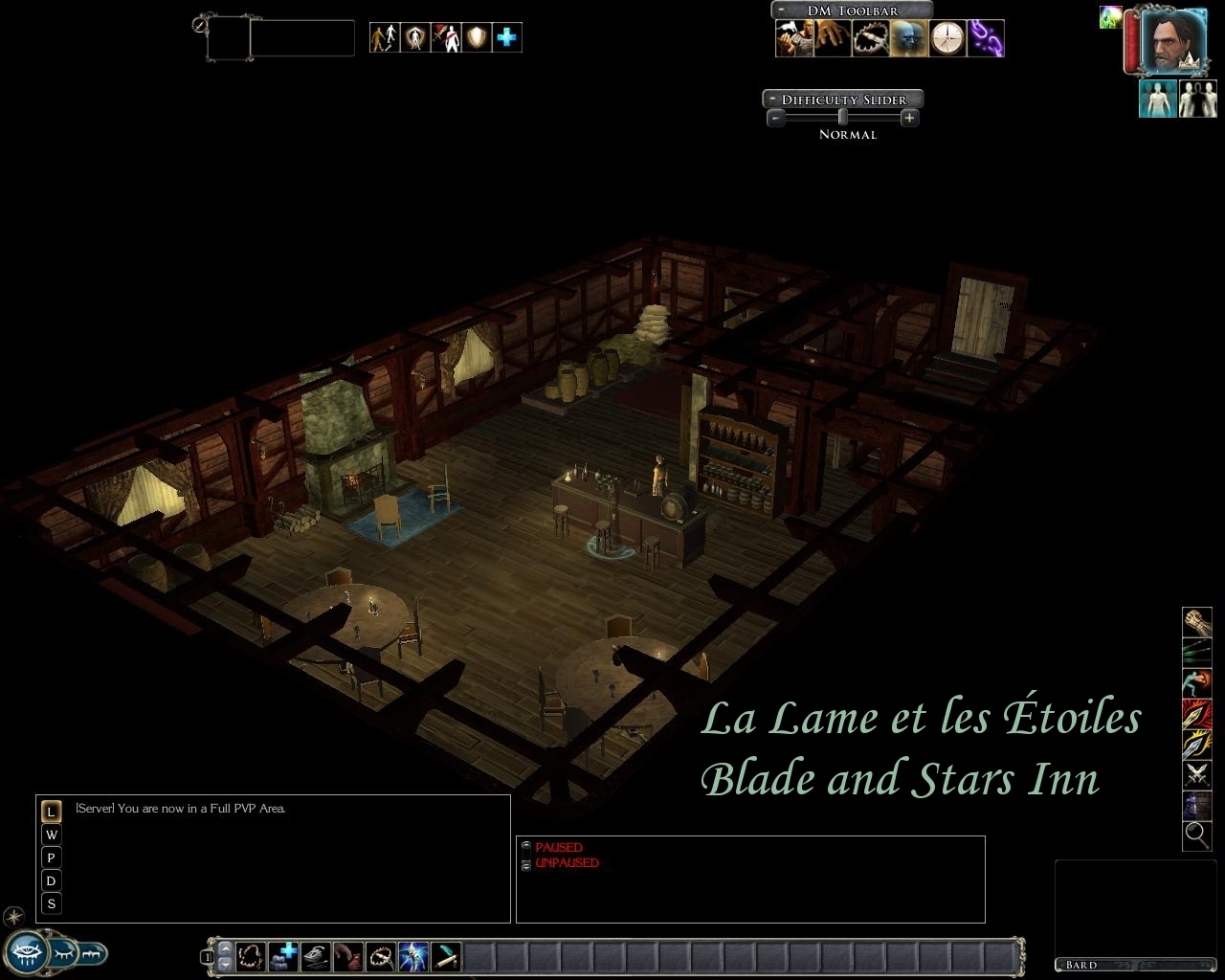Activate the S chat channel tab
The width and height of the screenshot is (1225, 980).
52,903
